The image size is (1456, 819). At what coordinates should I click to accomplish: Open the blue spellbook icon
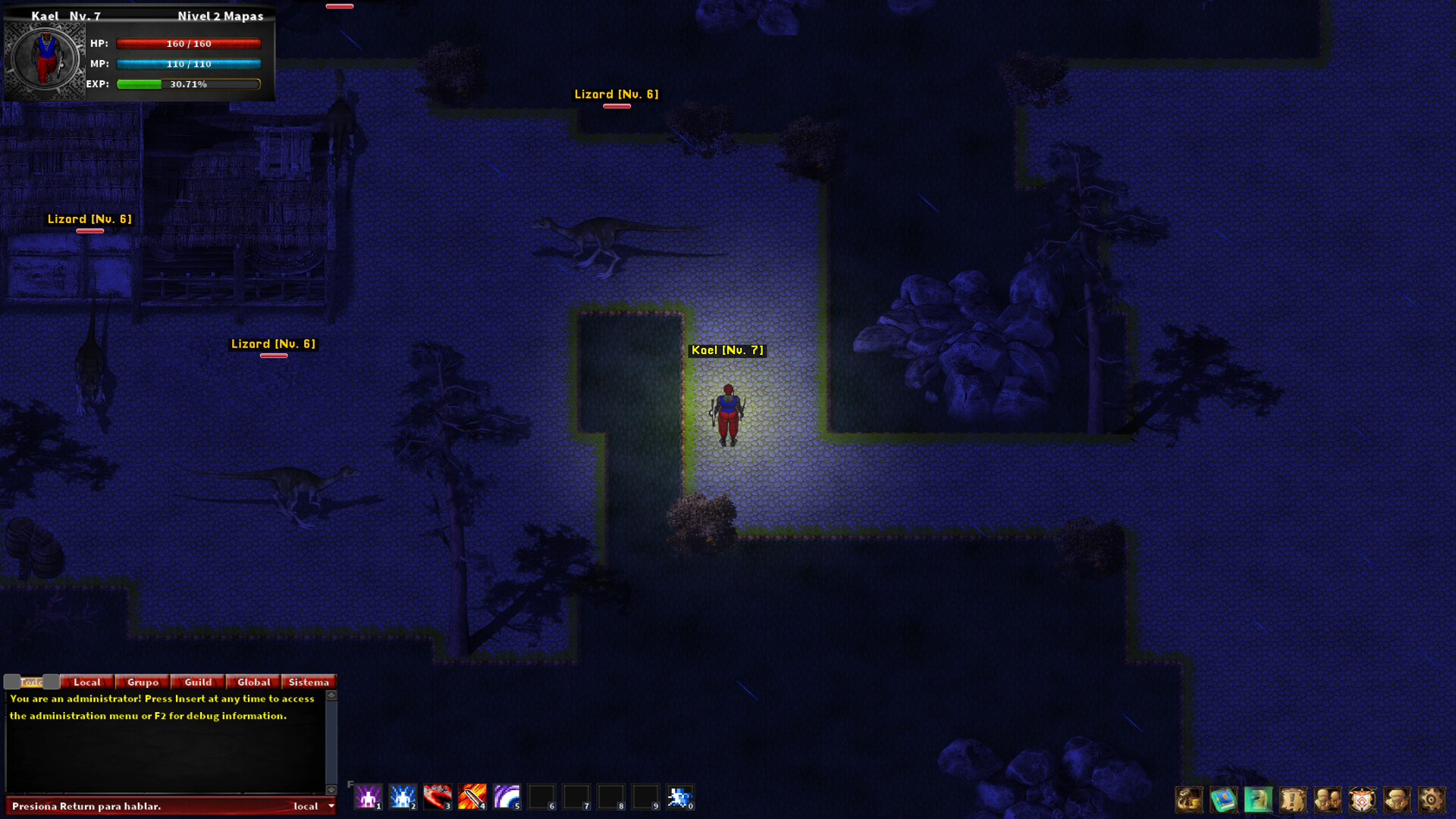[x=1223, y=799]
